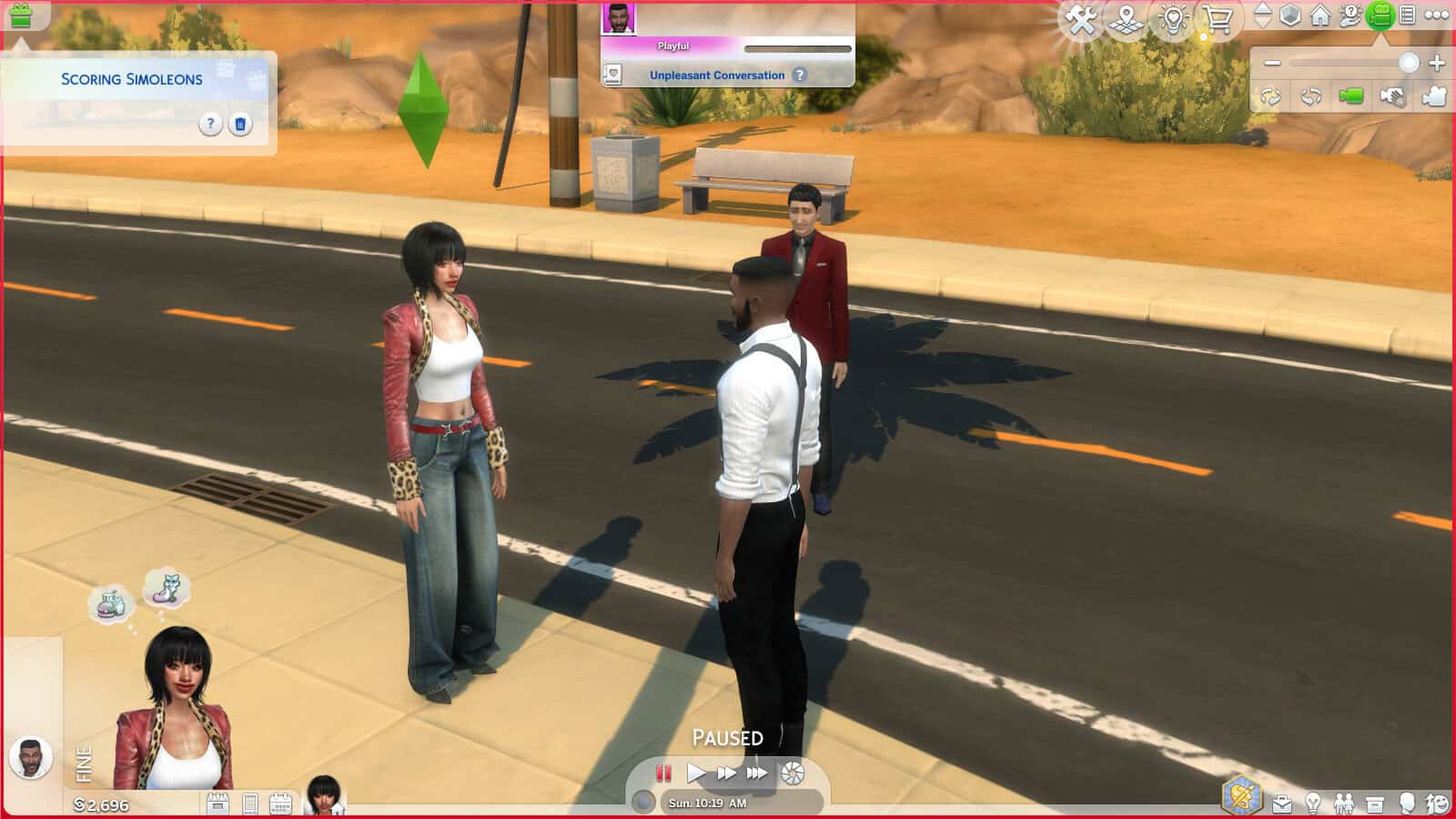This screenshot has height=819, width=1456.
Task: Open the Career panel briefcase icon
Action: point(1282,803)
